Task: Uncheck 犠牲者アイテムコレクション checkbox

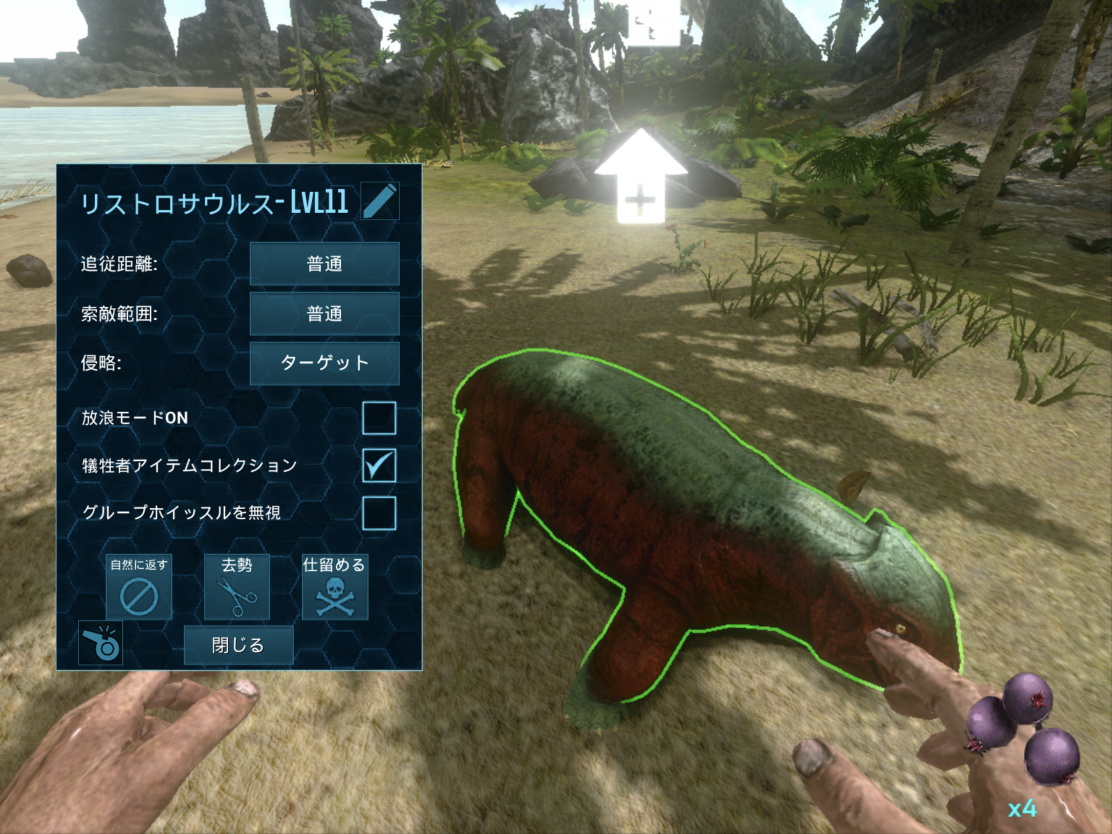Action: (x=379, y=465)
